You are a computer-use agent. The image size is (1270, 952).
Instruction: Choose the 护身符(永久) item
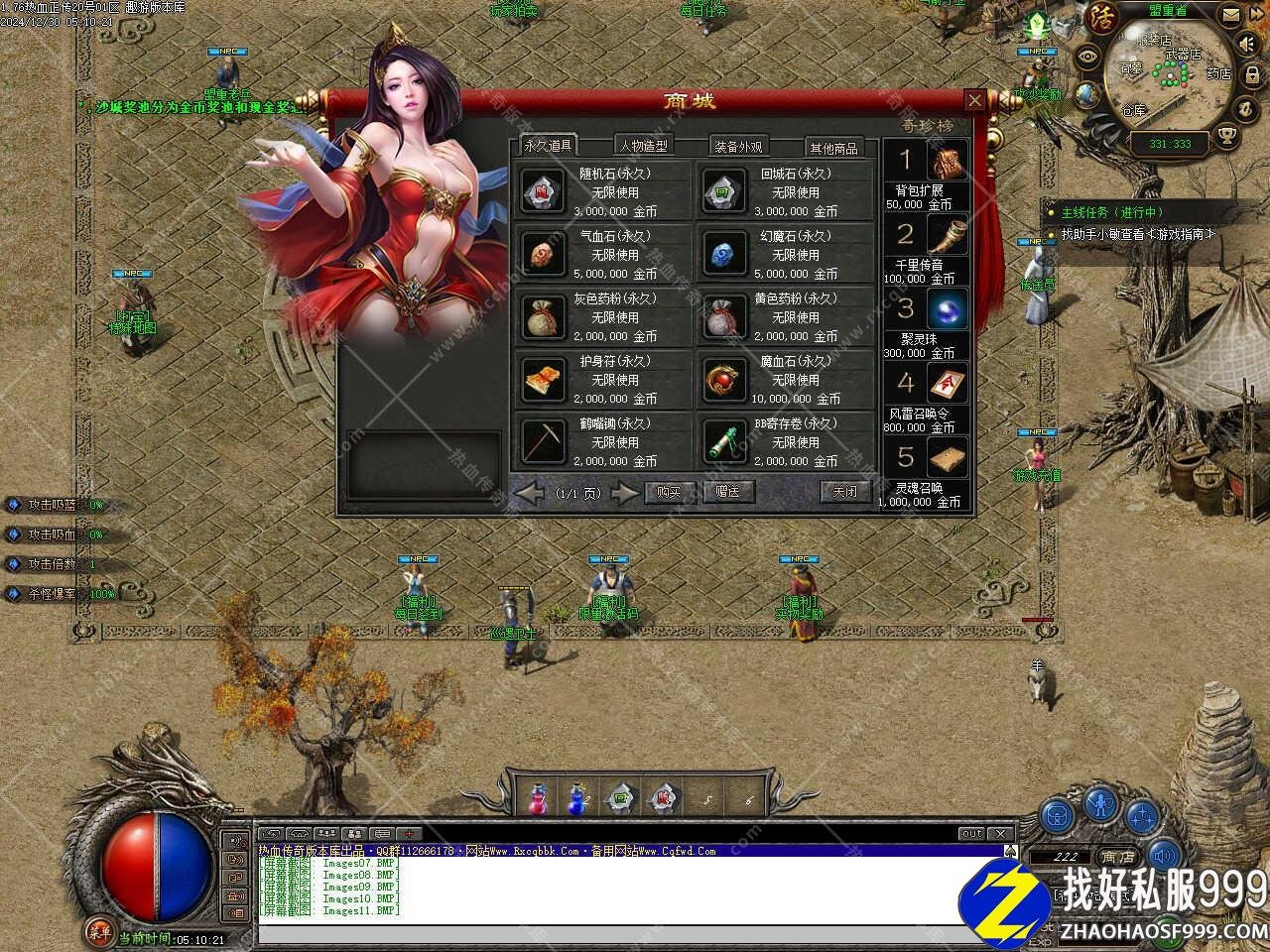[601, 379]
